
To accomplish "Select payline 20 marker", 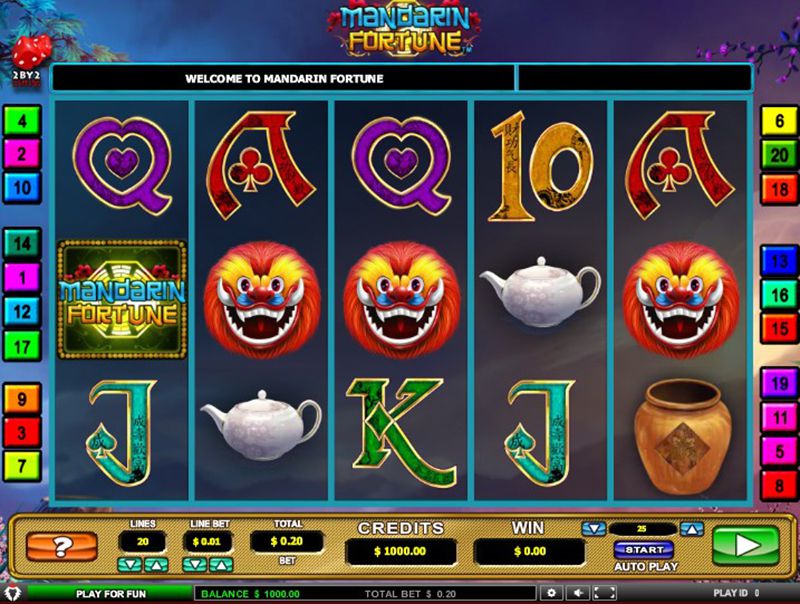I will click(777, 154).
